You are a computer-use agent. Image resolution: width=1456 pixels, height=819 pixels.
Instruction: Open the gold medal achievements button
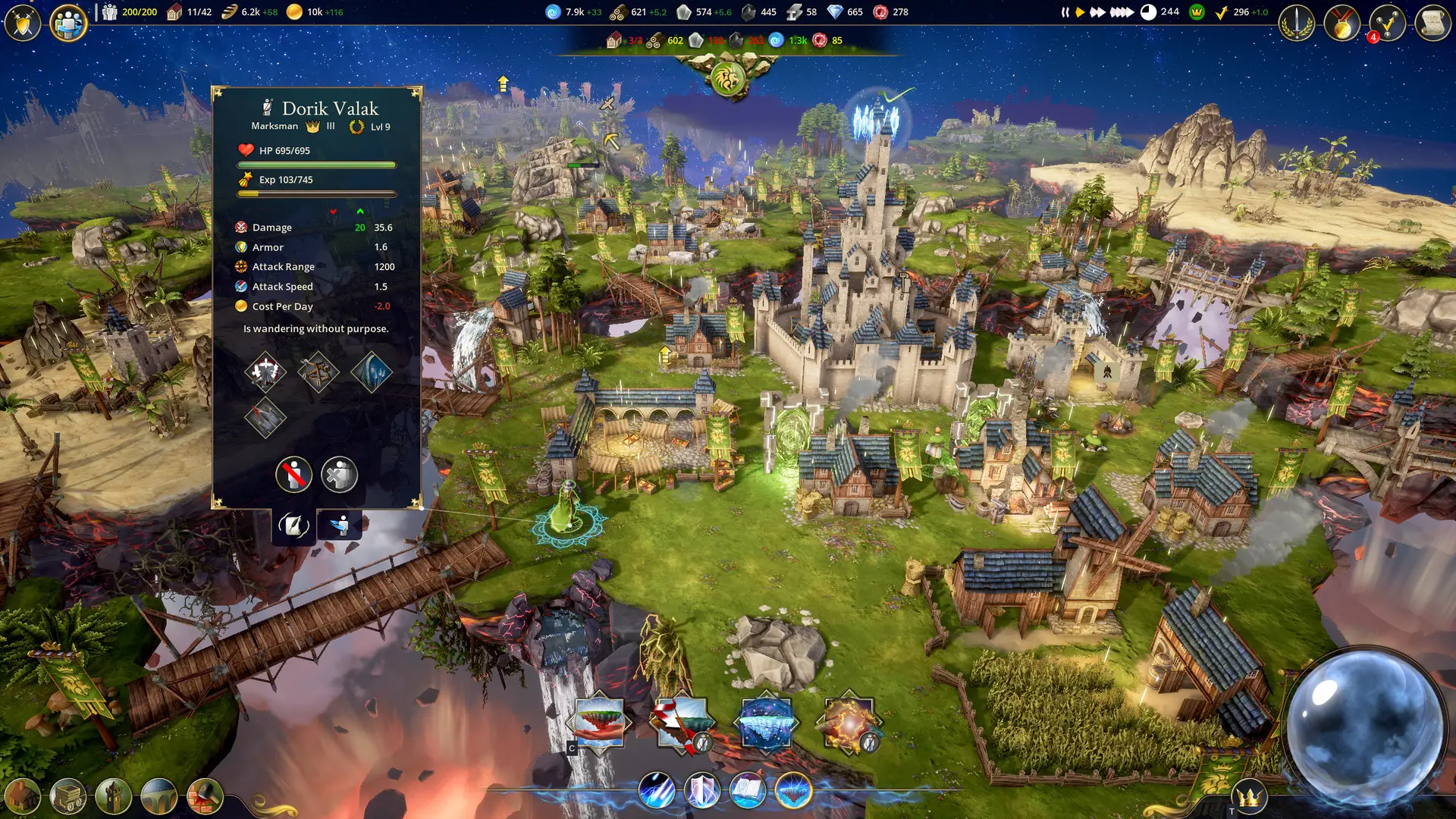tap(1342, 24)
